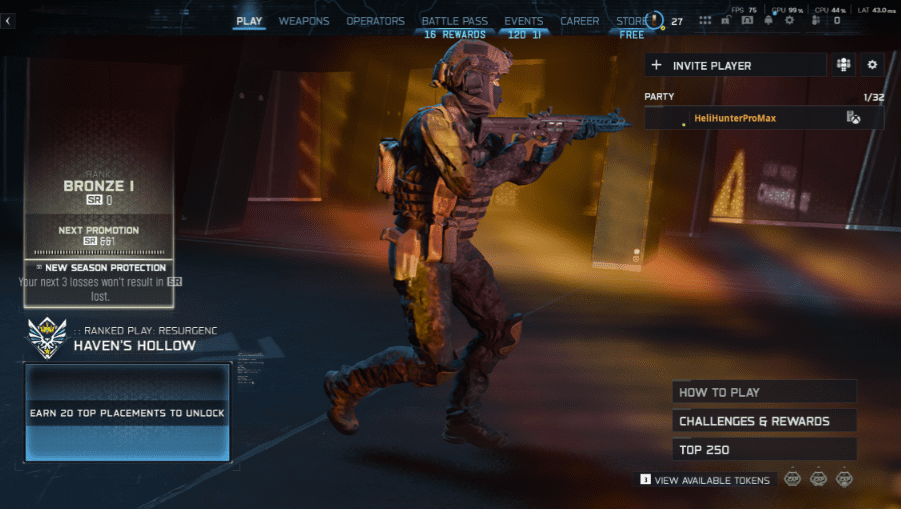Switch to the Play tab
This screenshot has width=901, height=509.
249,21
